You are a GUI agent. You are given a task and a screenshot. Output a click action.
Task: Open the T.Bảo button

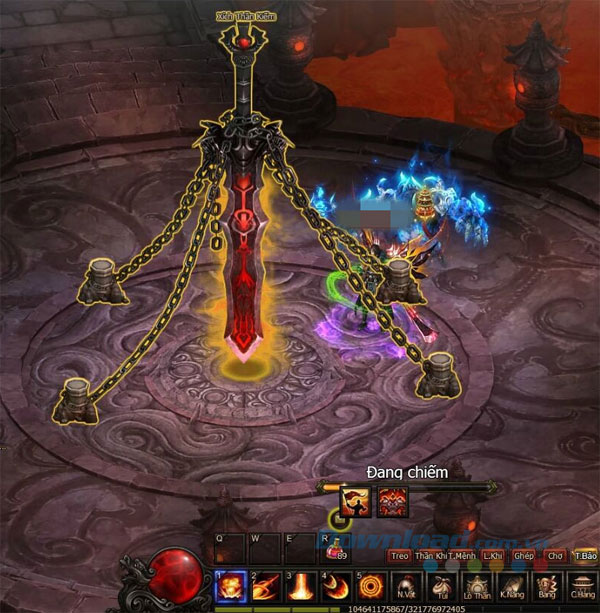(x=585, y=555)
